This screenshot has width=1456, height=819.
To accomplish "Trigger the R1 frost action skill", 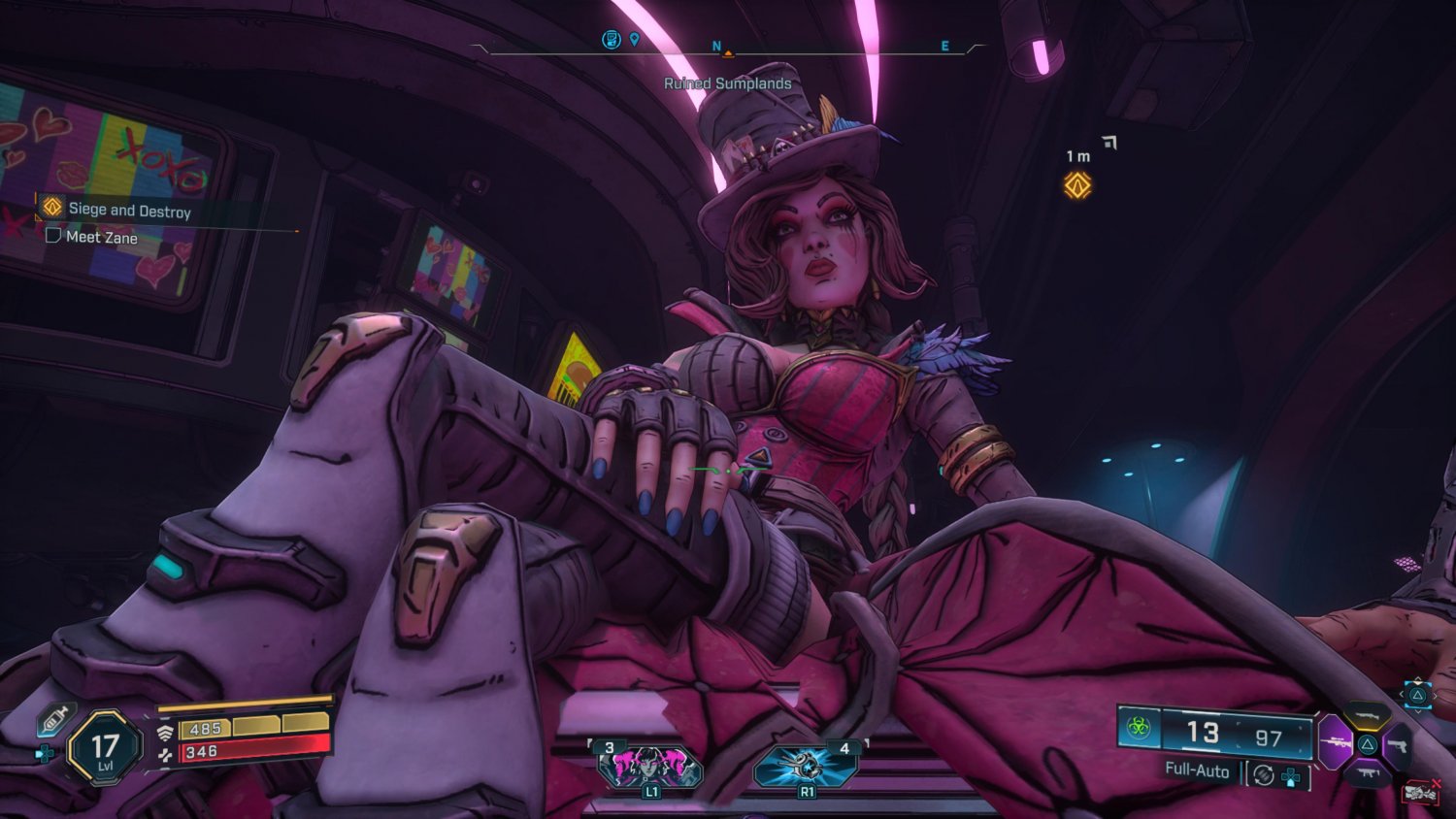I will point(807,767).
